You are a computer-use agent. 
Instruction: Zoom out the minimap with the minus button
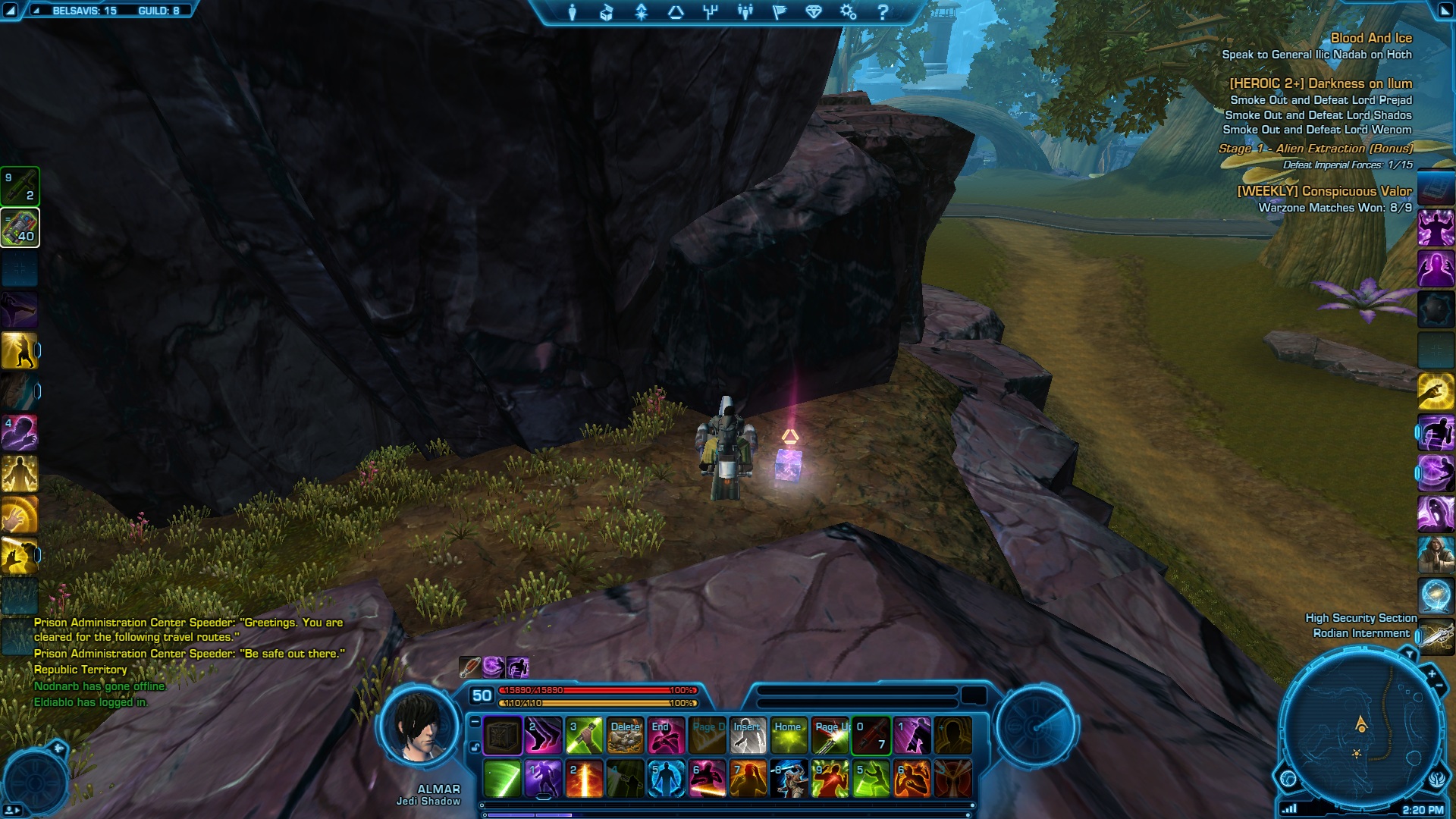pos(1439,686)
